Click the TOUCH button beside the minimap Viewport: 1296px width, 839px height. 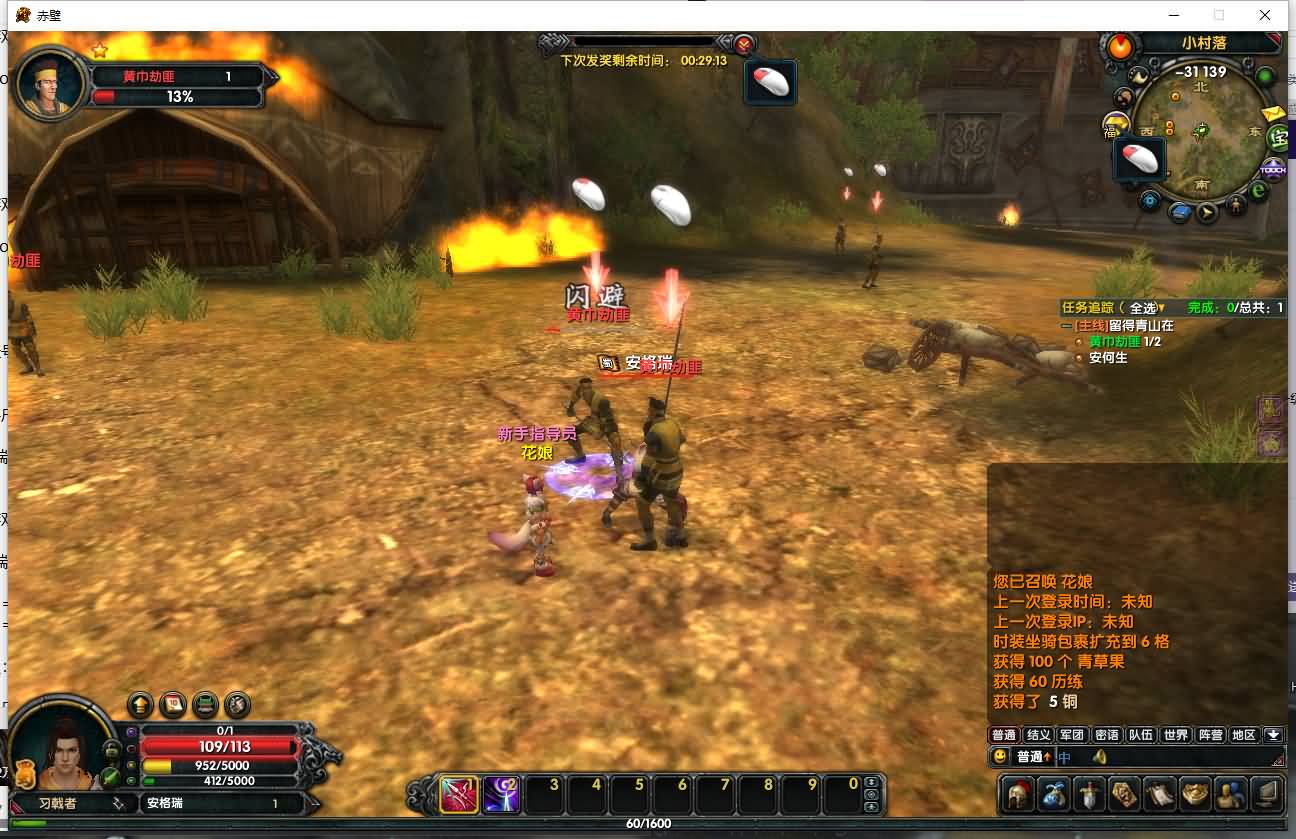(1273, 169)
